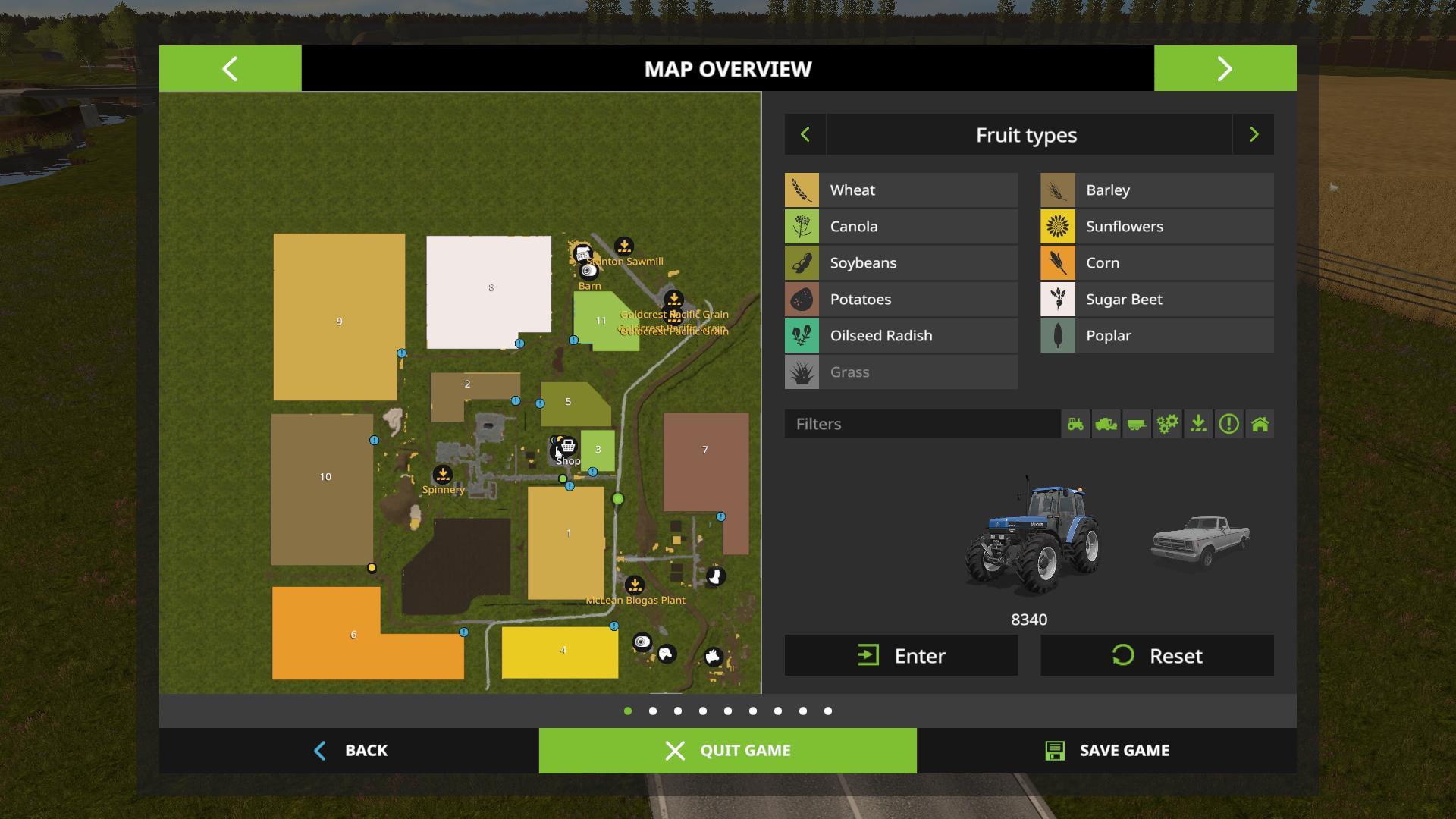The height and width of the screenshot is (819, 1456).
Task: Select the white pickup truck thumbnail
Action: tap(1200, 540)
